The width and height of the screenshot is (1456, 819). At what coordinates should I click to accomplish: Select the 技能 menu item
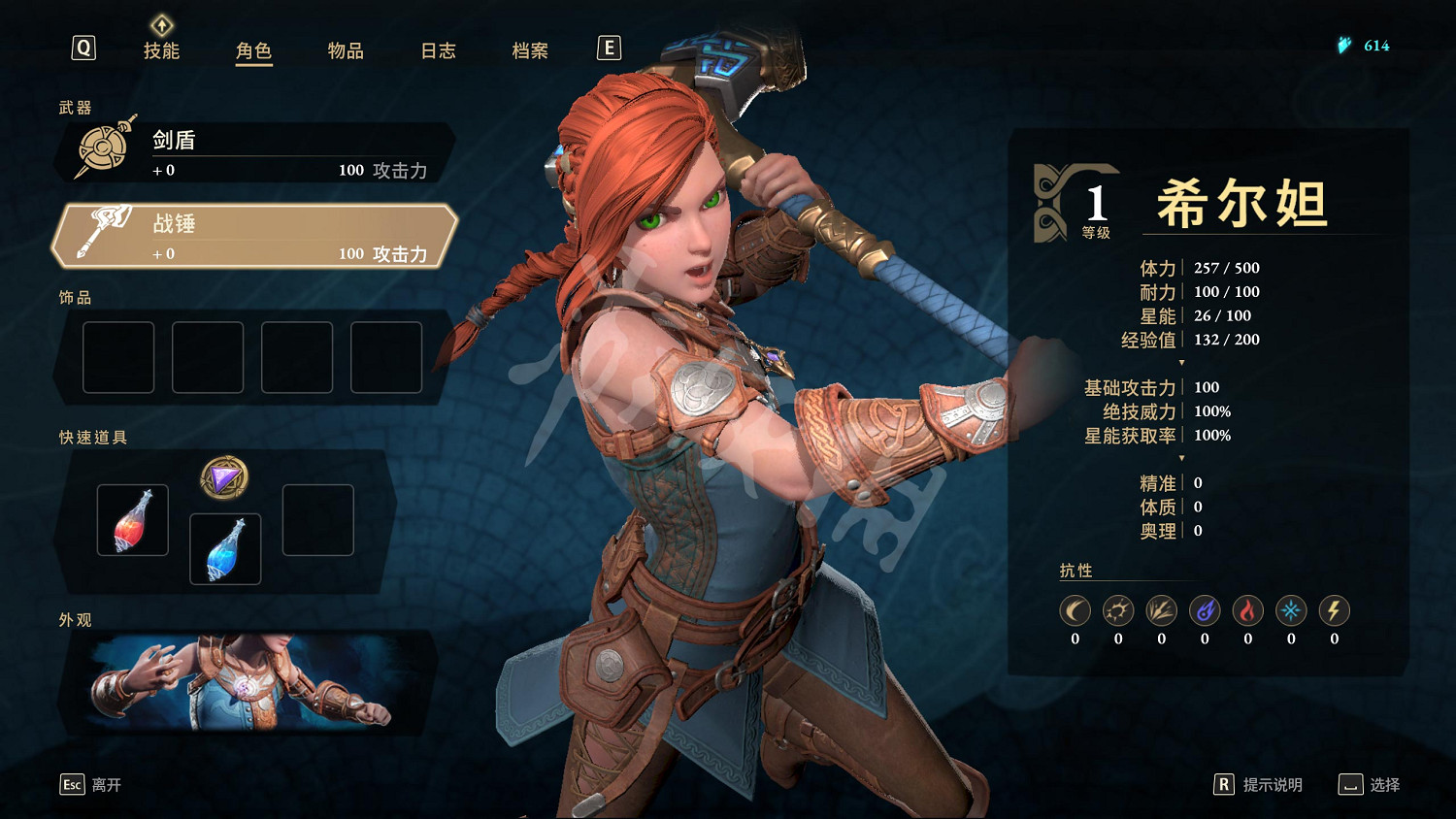tap(163, 51)
